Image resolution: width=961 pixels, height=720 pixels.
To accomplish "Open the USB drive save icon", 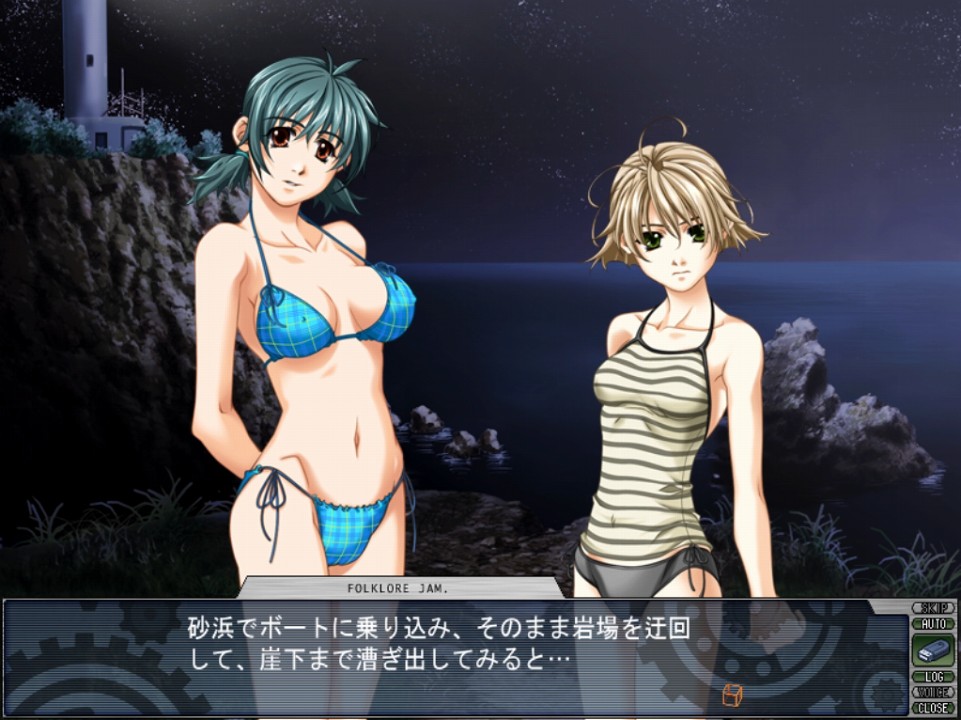I will 933,650.
